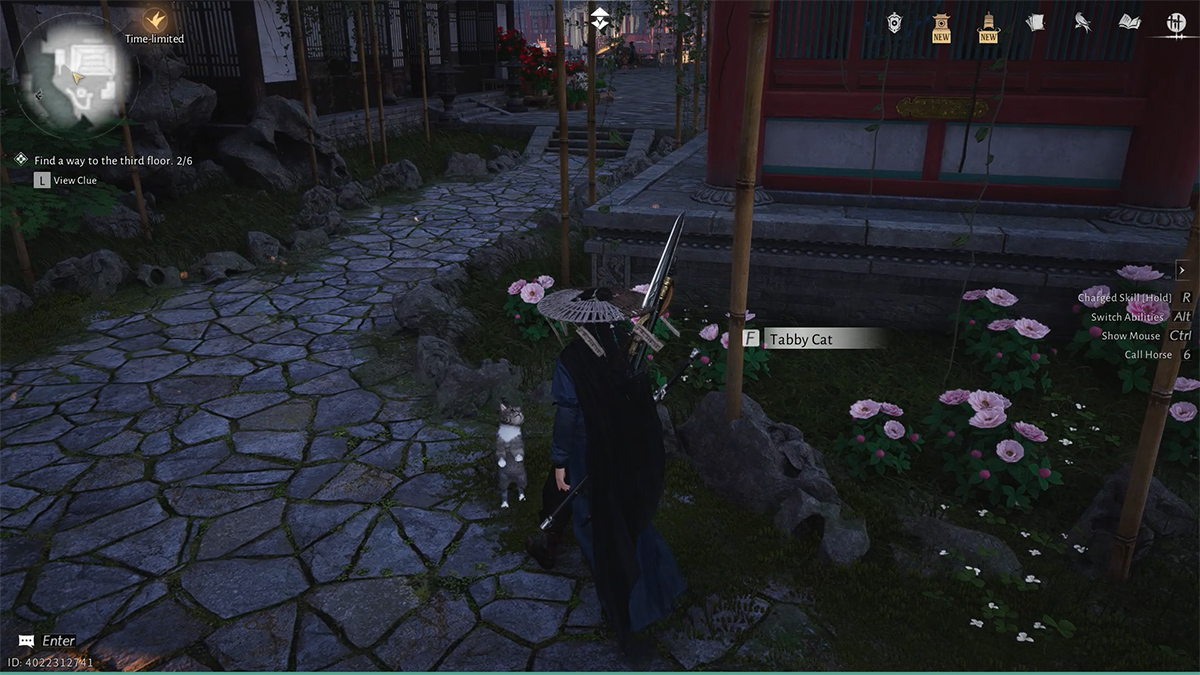Viewport: 1200px width, 675px height.
Task: Click the shield badge icon
Action: point(894,22)
